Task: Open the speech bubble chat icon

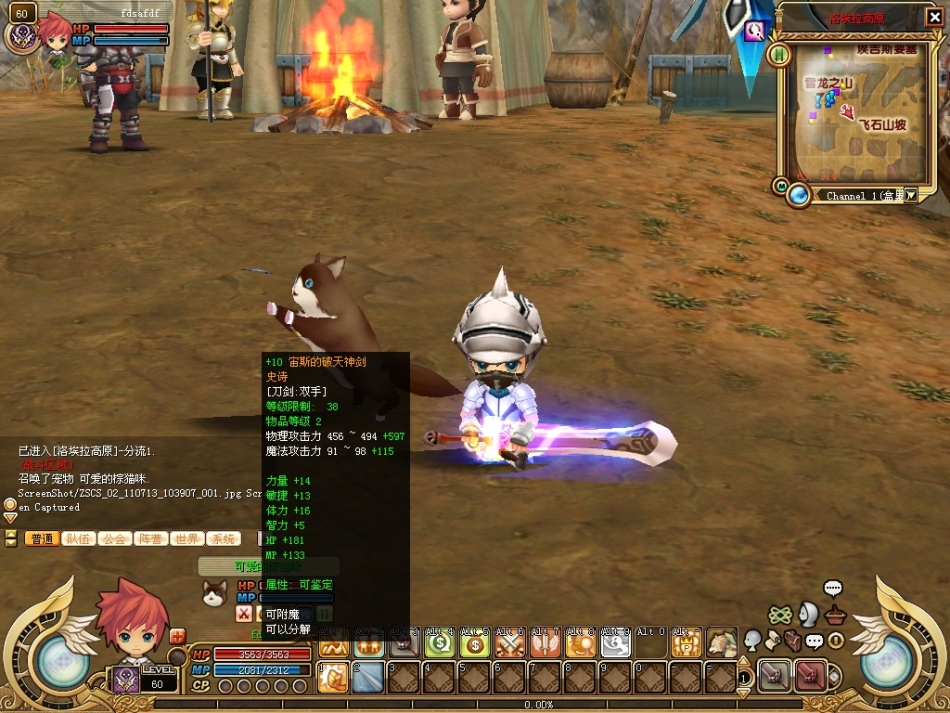Action: pos(833,588)
